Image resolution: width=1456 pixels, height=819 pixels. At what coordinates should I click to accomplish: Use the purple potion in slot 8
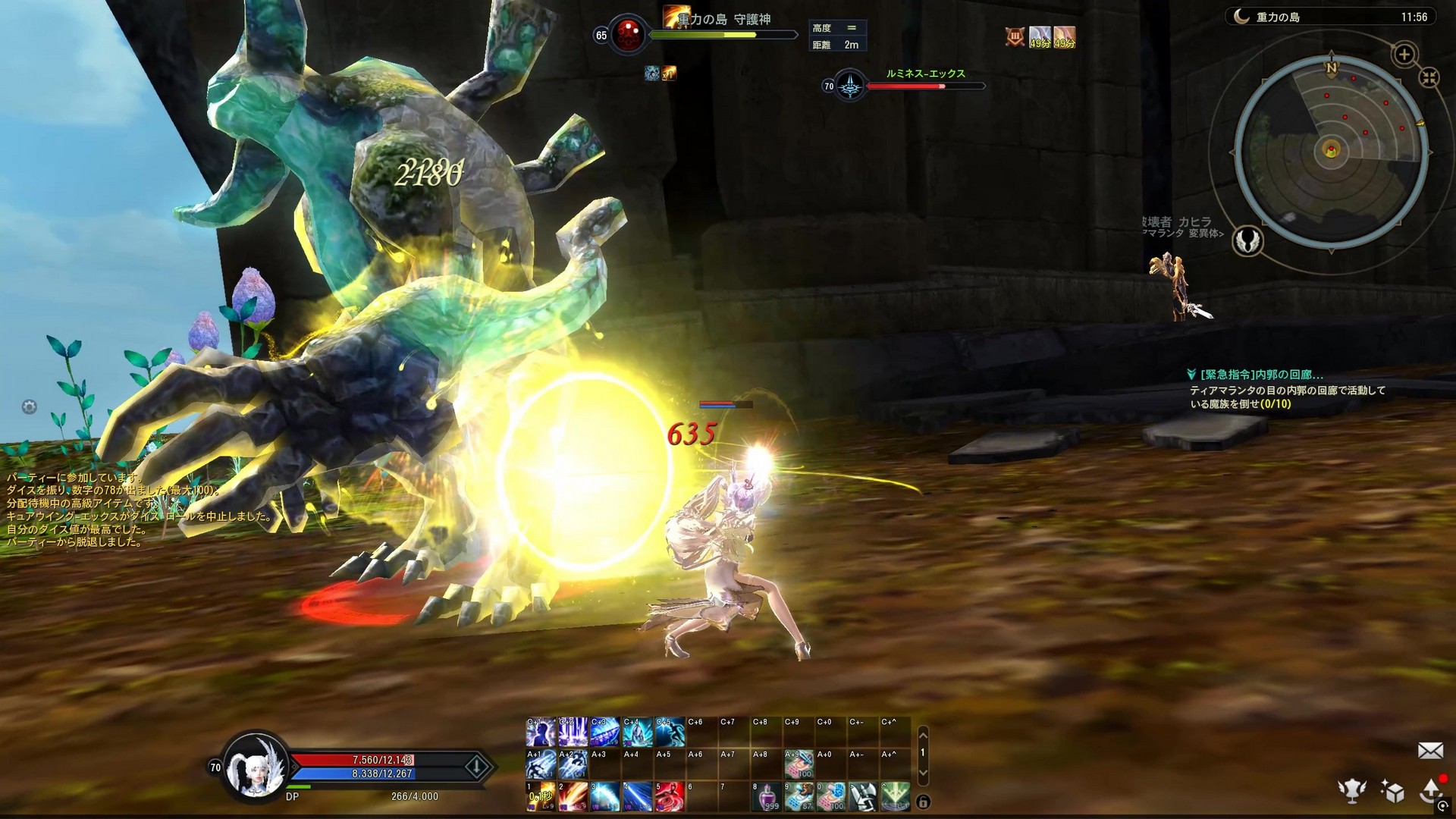pyautogui.click(x=766, y=796)
